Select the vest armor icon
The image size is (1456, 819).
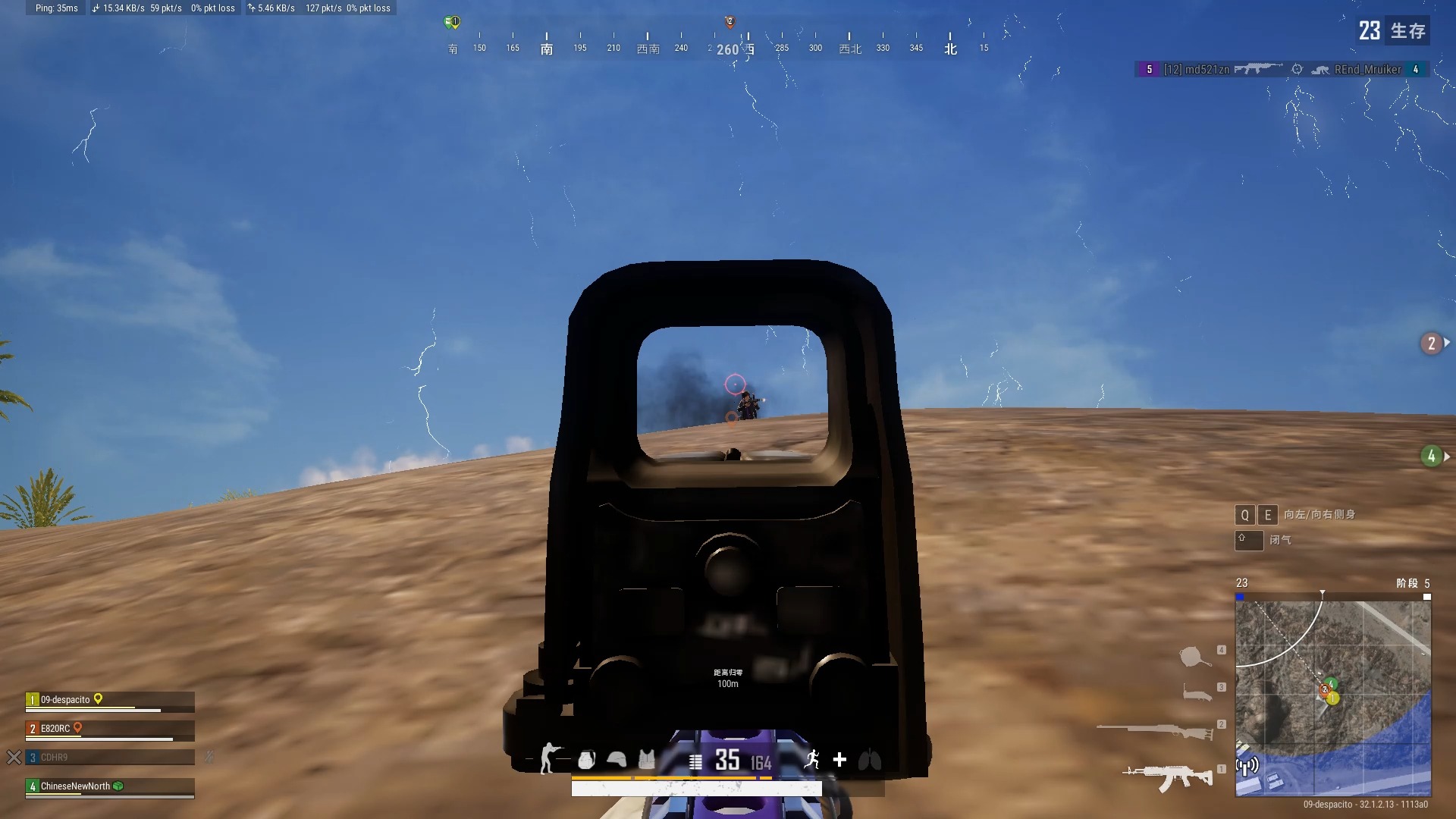coord(645,760)
